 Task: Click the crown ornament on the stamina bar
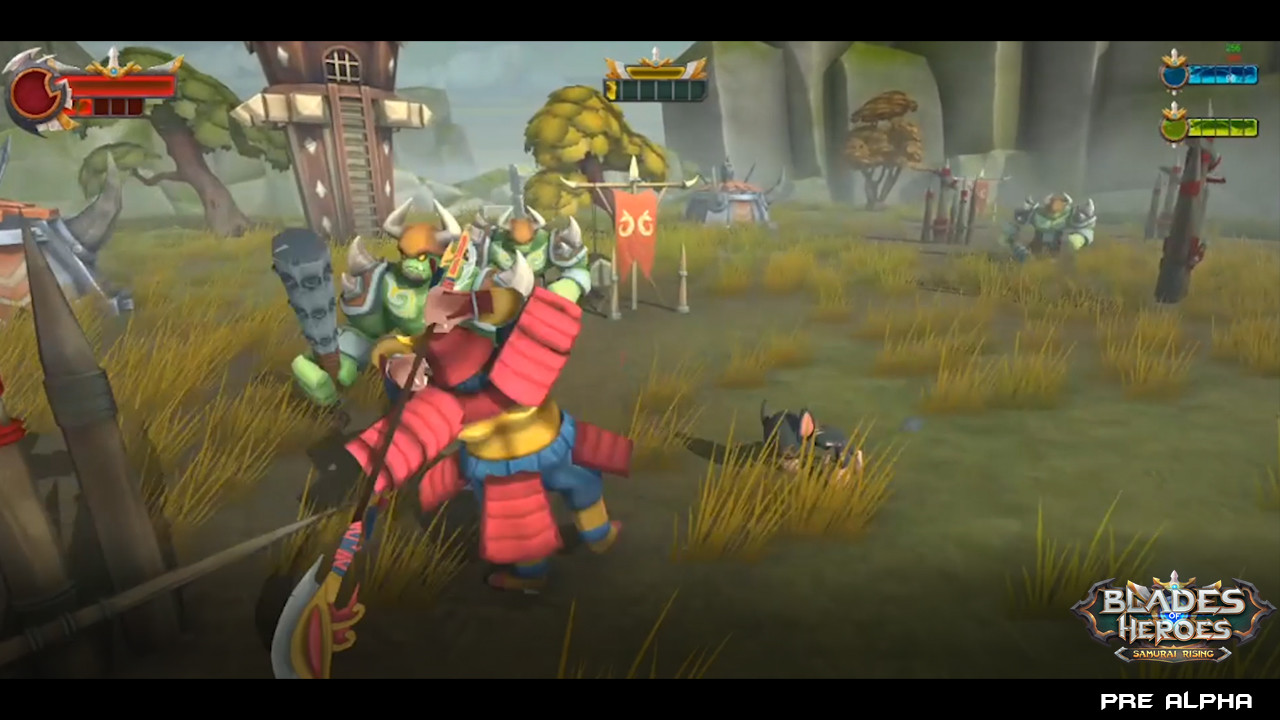tap(1174, 114)
